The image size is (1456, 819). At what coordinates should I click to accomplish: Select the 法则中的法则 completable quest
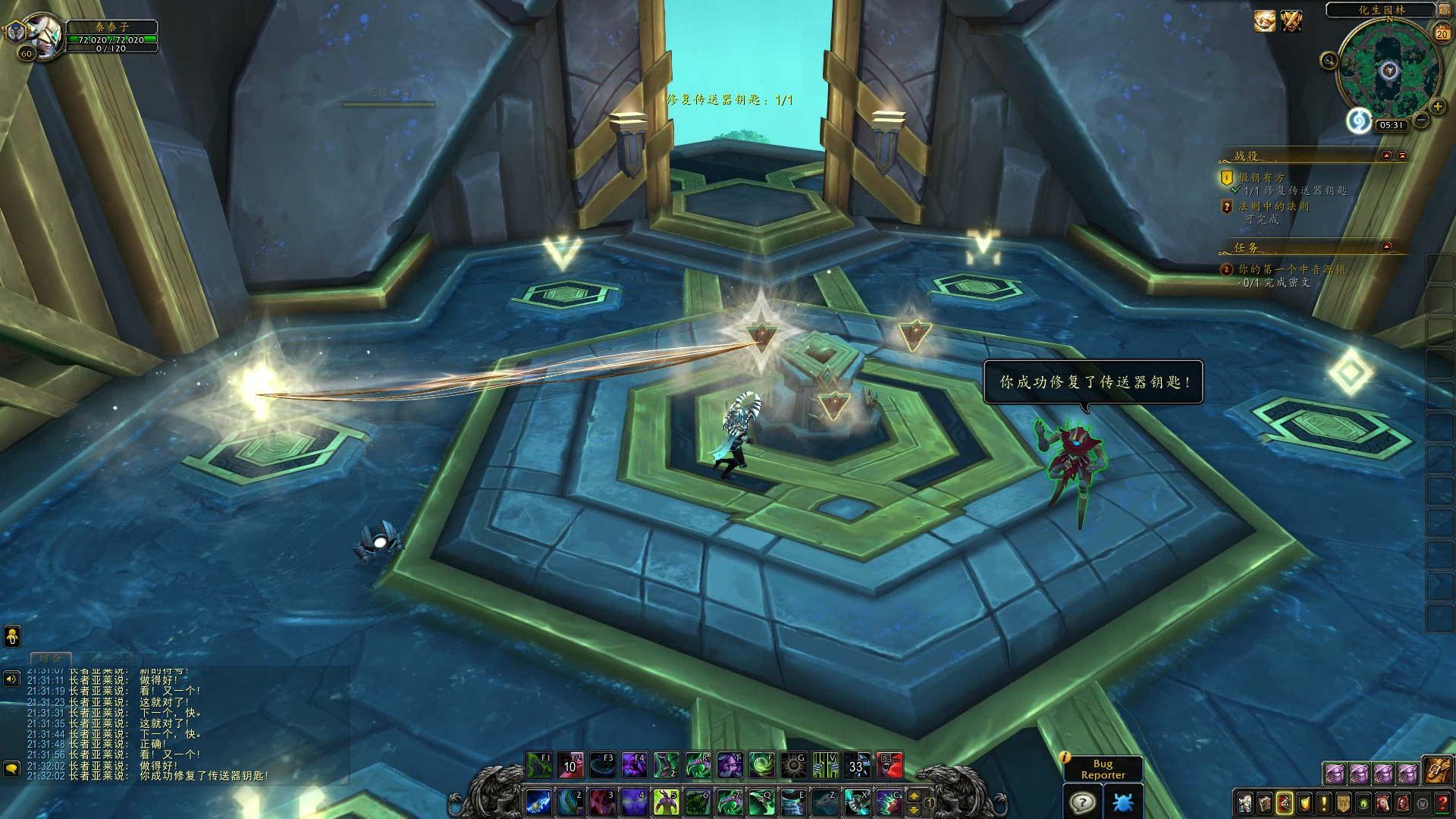coord(1273,206)
